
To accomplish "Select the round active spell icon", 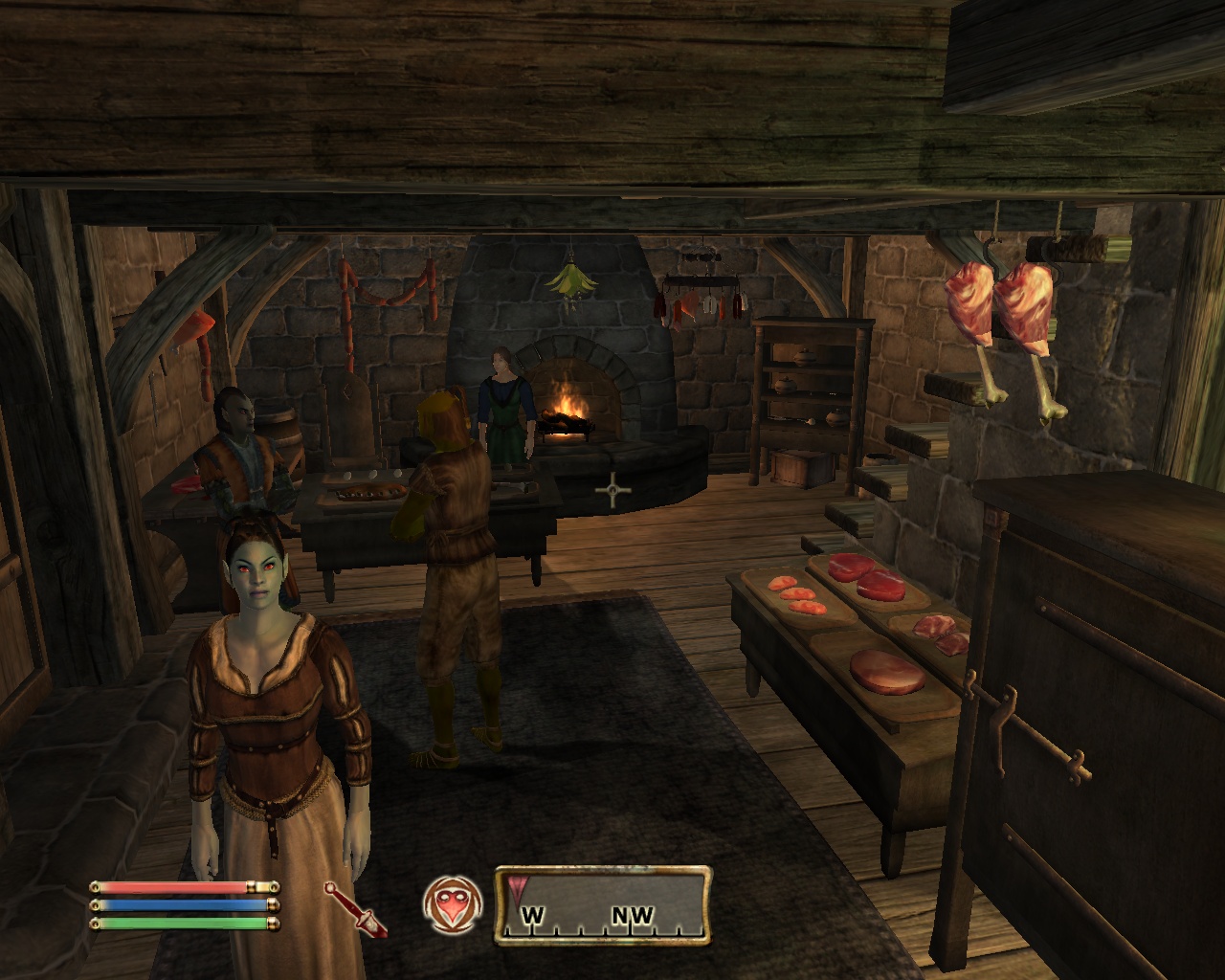I will click(452, 905).
